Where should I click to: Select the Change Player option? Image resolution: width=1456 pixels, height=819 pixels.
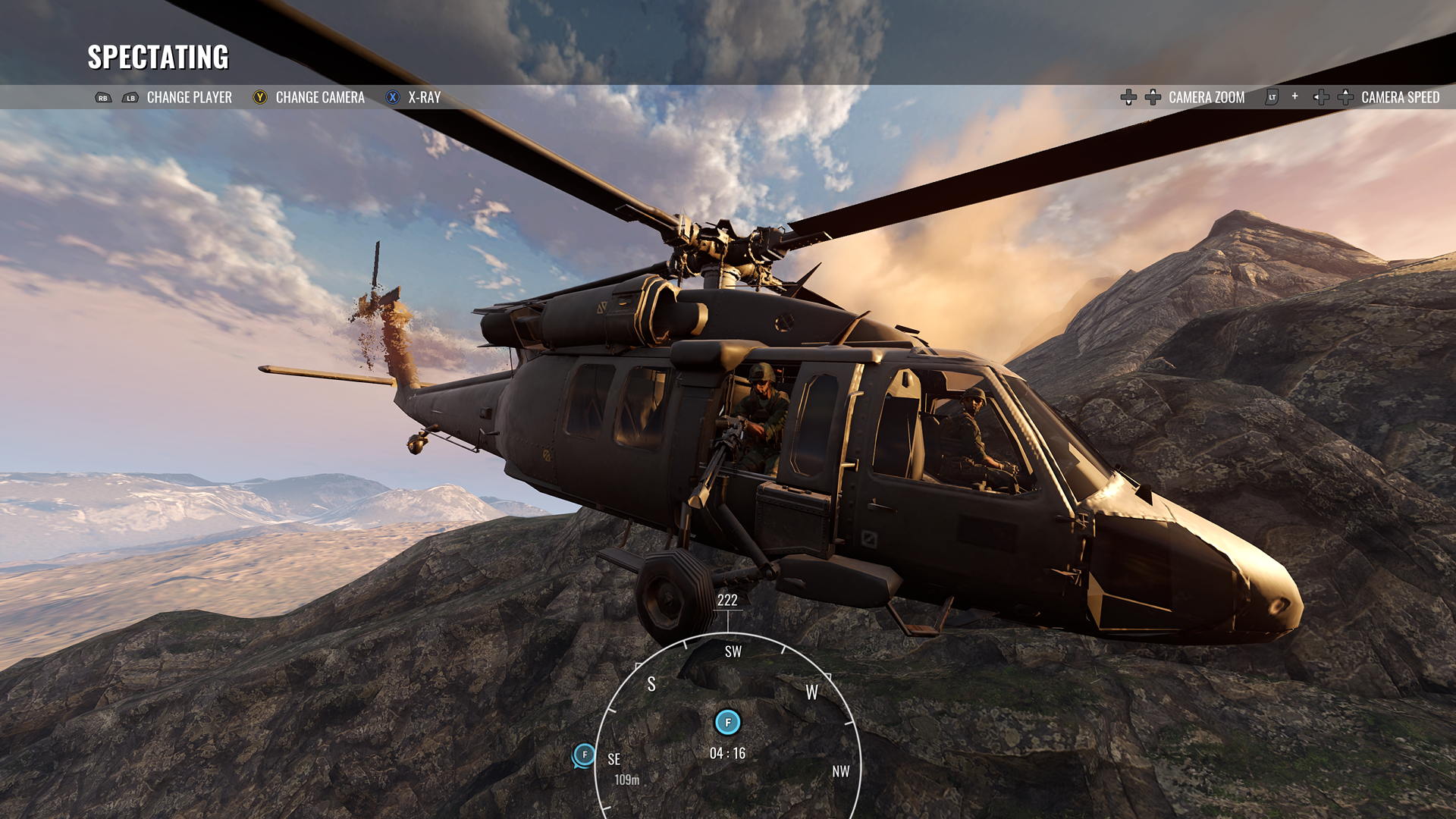click(189, 97)
